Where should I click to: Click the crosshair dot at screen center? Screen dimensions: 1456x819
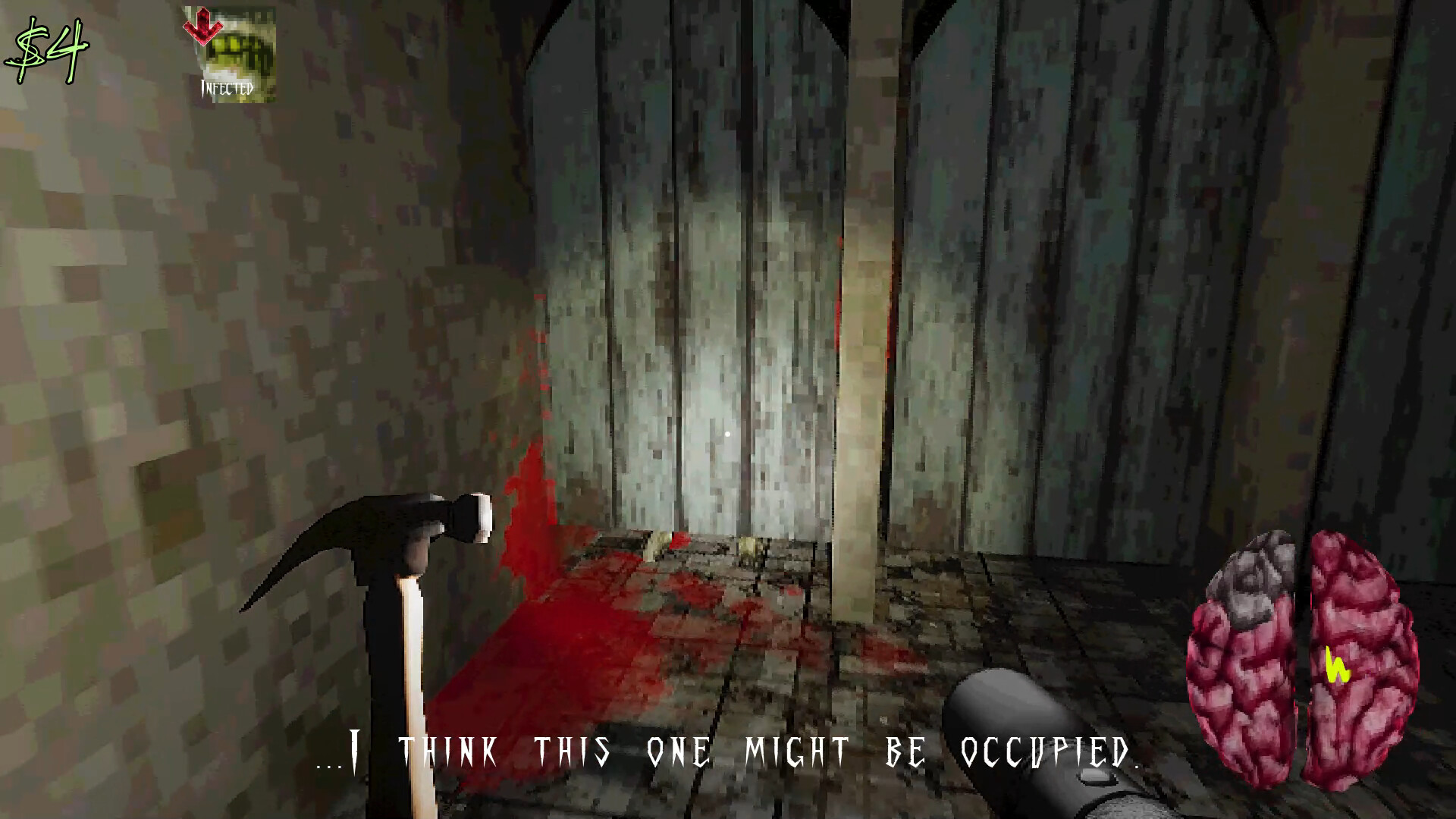[727, 434]
